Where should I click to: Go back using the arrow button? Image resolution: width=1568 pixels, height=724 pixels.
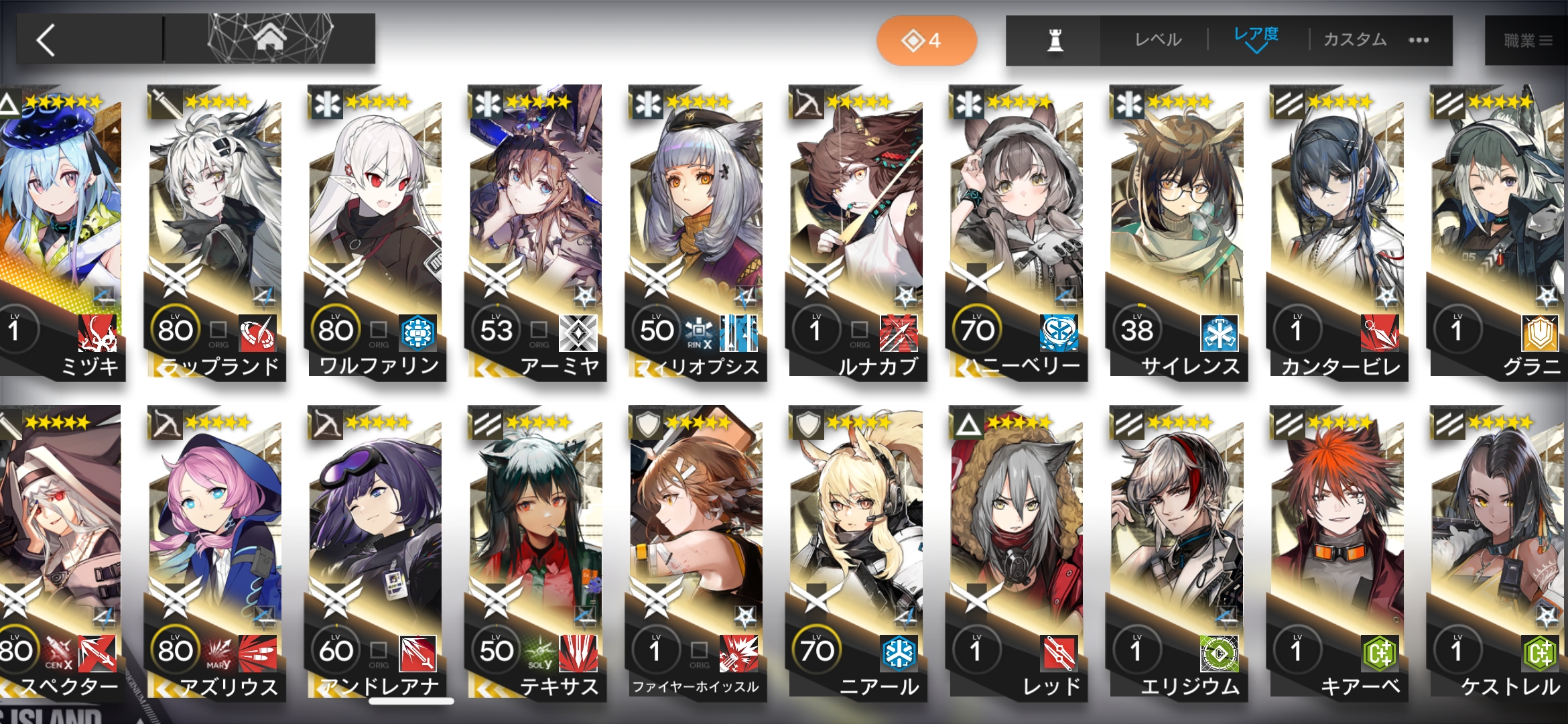click(47, 40)
